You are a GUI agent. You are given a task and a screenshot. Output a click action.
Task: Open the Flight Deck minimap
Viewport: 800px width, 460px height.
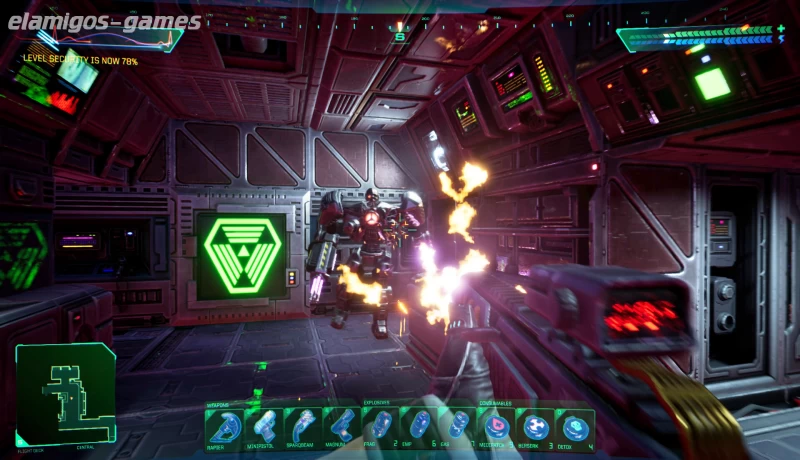[x=65, y=393]
